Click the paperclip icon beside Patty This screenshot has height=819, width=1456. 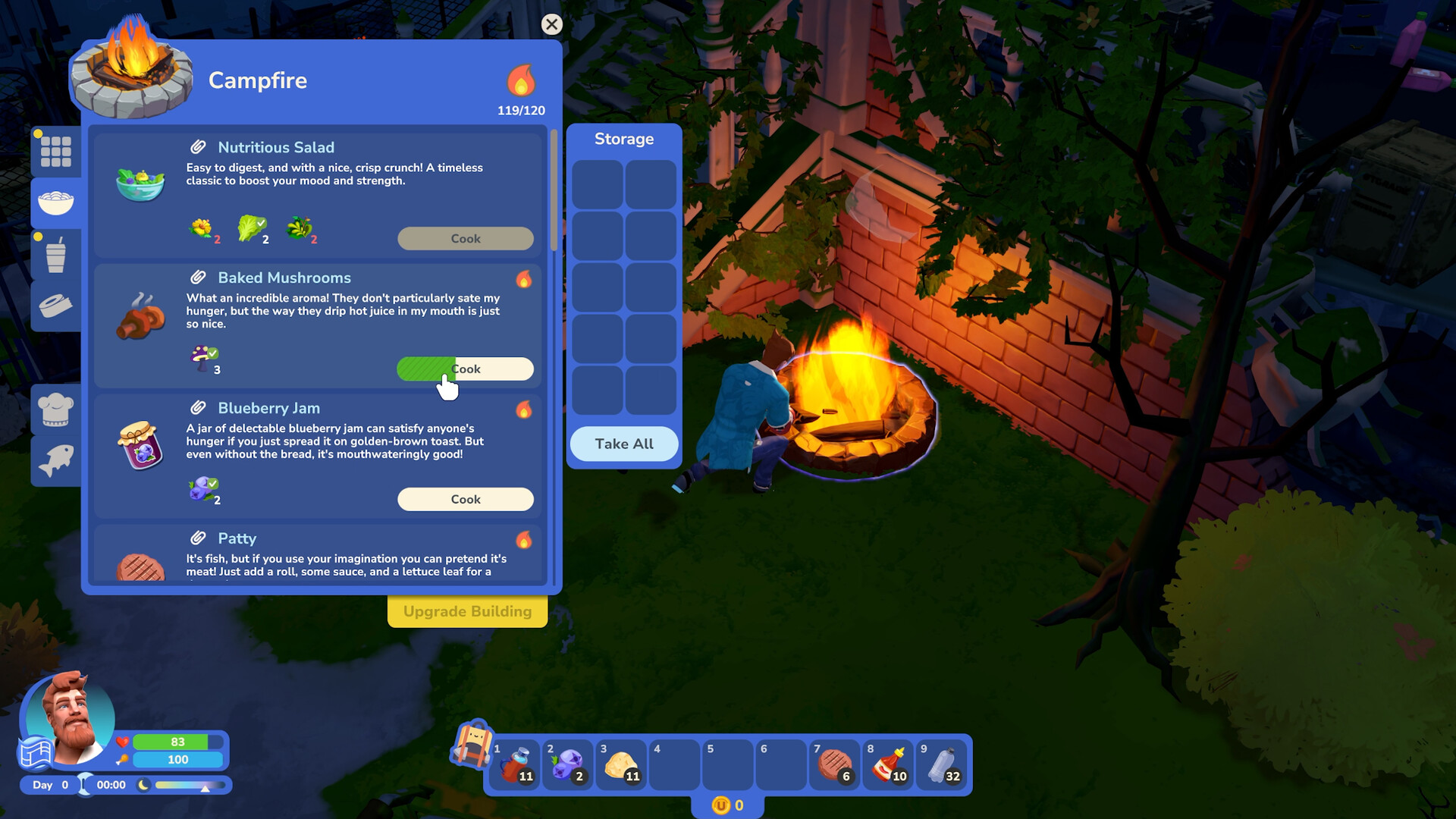[x=199, y=538]
